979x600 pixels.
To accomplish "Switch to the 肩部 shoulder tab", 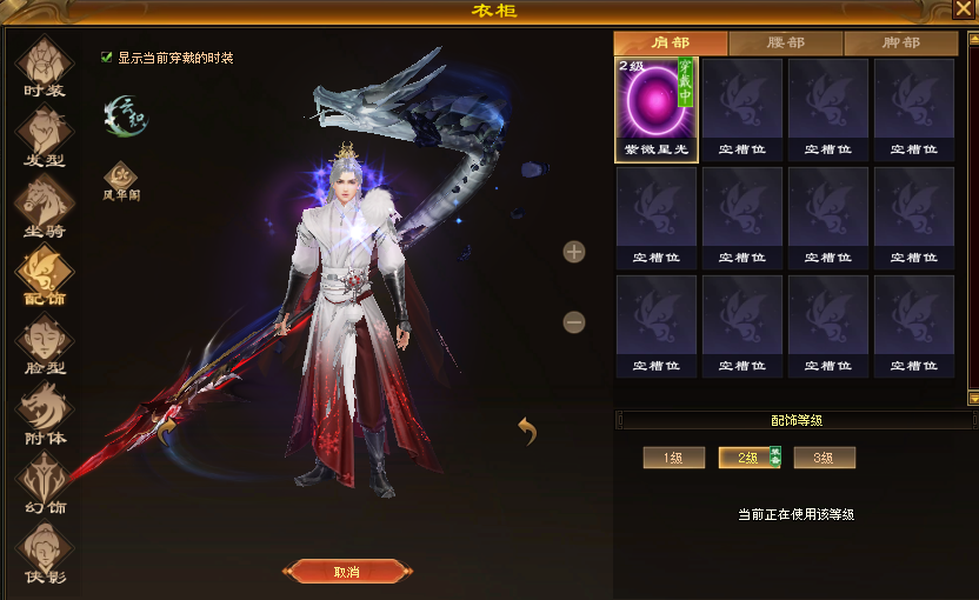I will (x=670, y=43).
